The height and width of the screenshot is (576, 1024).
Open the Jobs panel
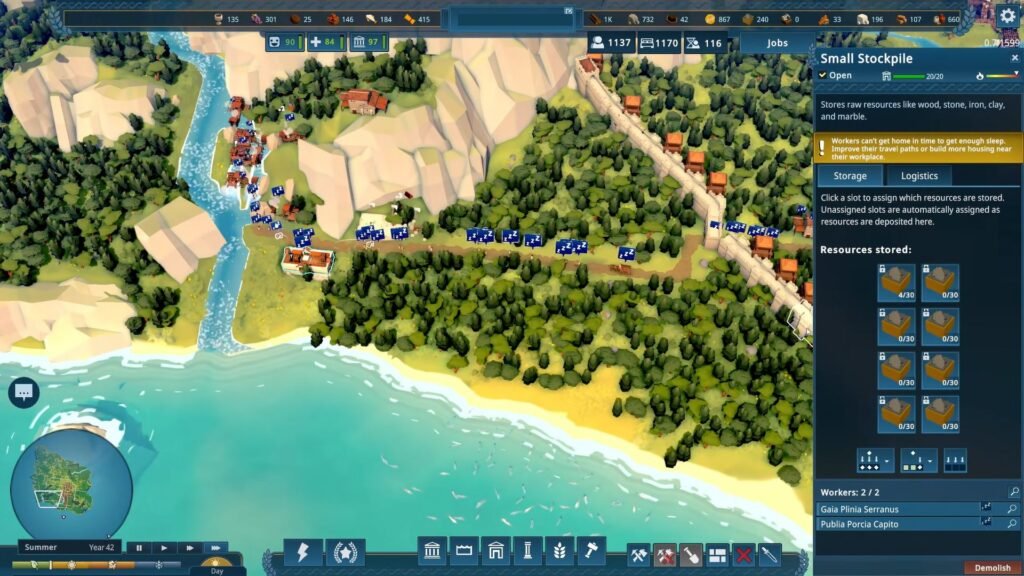click(x=777, y=43)
